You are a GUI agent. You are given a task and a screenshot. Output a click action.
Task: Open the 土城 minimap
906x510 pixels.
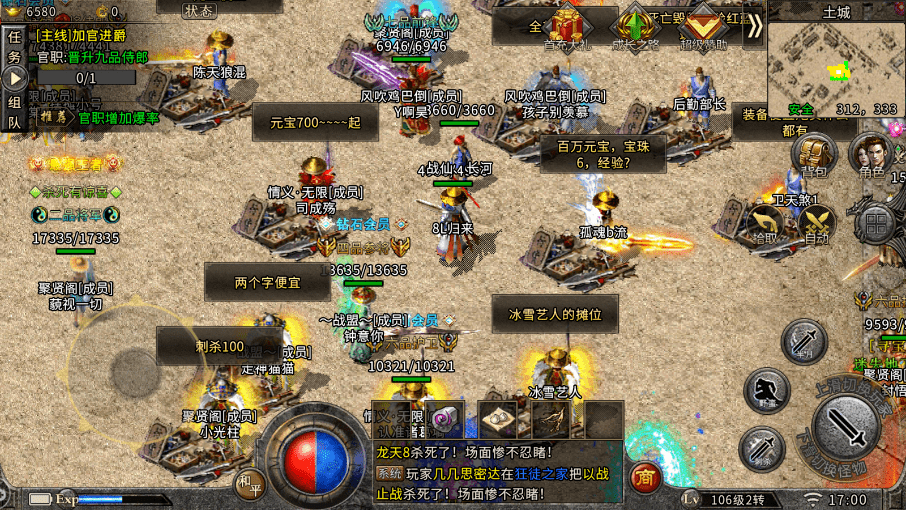click(x=836, y=60)
